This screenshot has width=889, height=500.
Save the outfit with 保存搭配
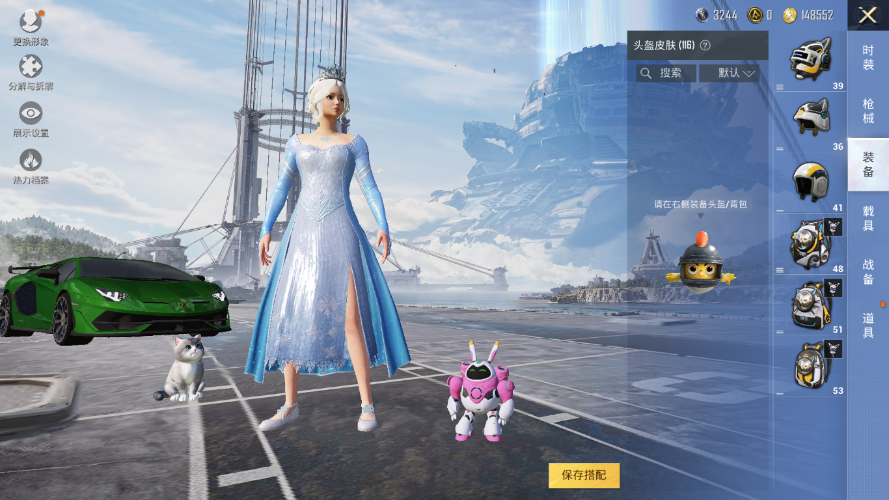[584, 474]
